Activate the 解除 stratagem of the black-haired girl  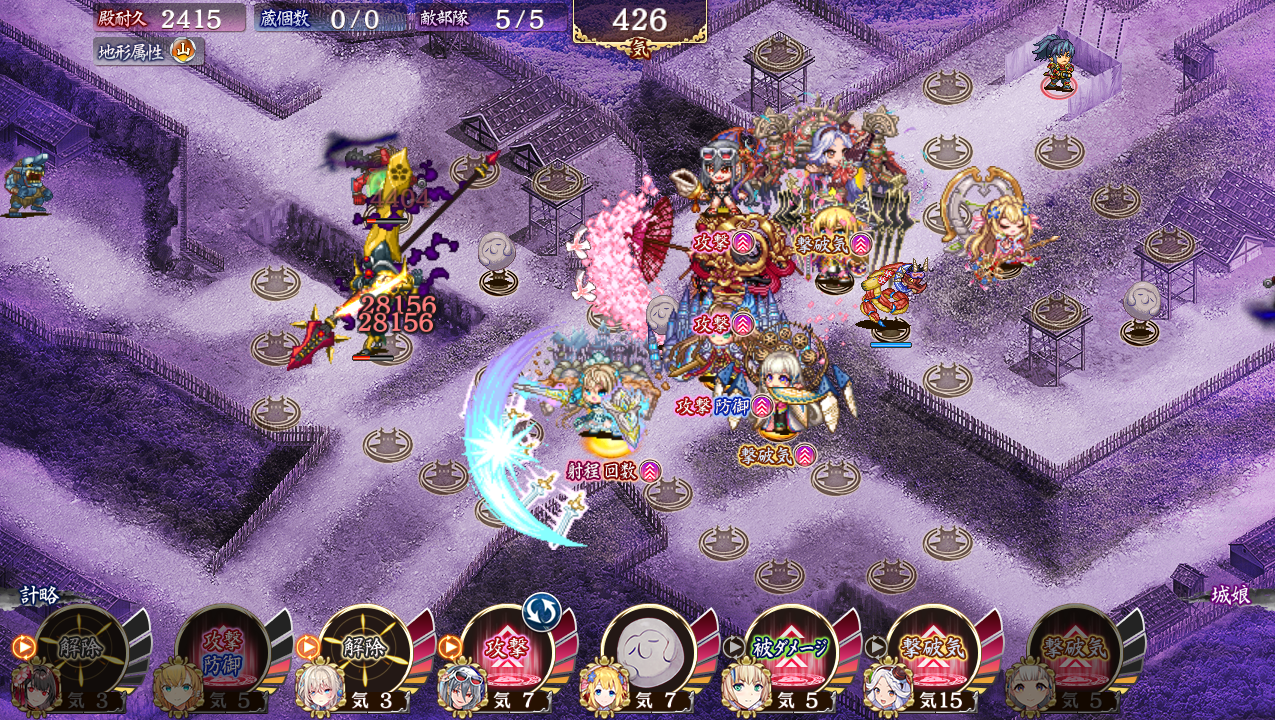point(82,650)
